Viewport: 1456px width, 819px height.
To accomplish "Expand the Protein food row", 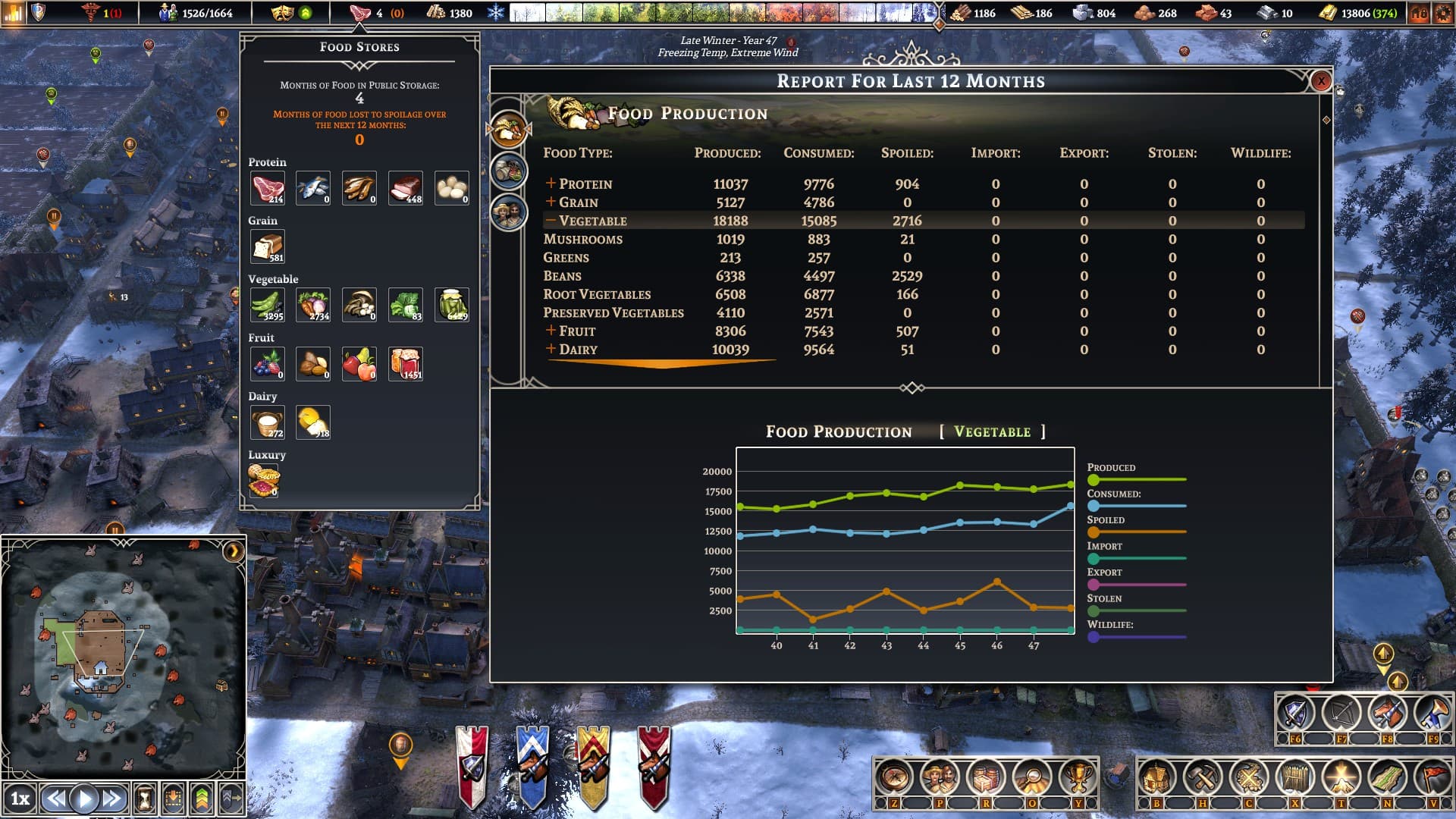I will point(551,184).
